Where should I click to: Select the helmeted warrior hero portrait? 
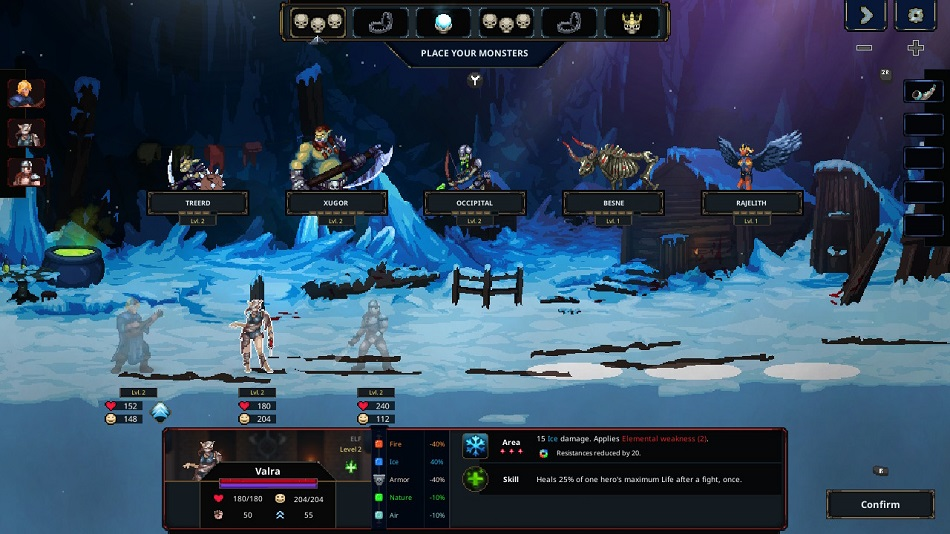tap(25, 172)
